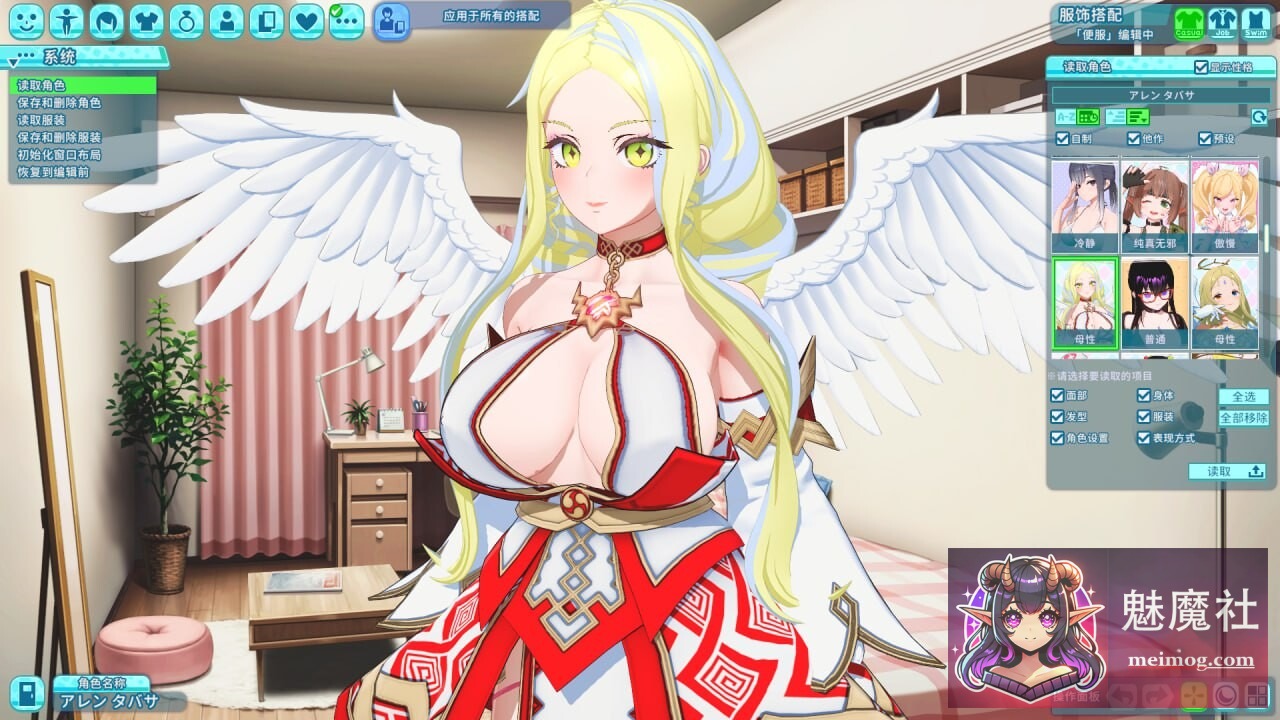Uncheck the 显示性格 checkbox
Image resolution: width=1280 pixels, height=720 pixels.
coord(1199,67)
